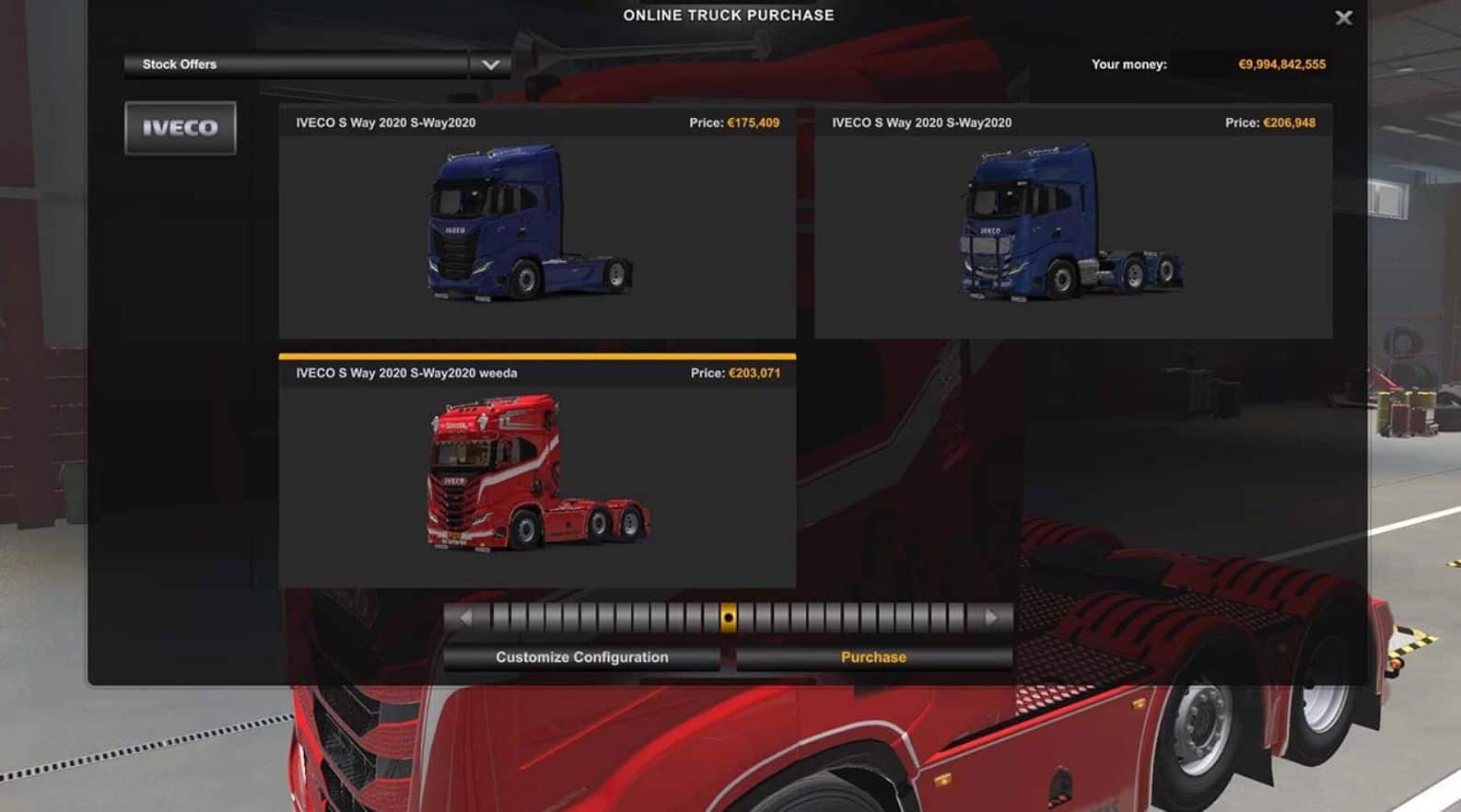Go to the next page with right arrow
1461x812 pixels.
point(991,618)
